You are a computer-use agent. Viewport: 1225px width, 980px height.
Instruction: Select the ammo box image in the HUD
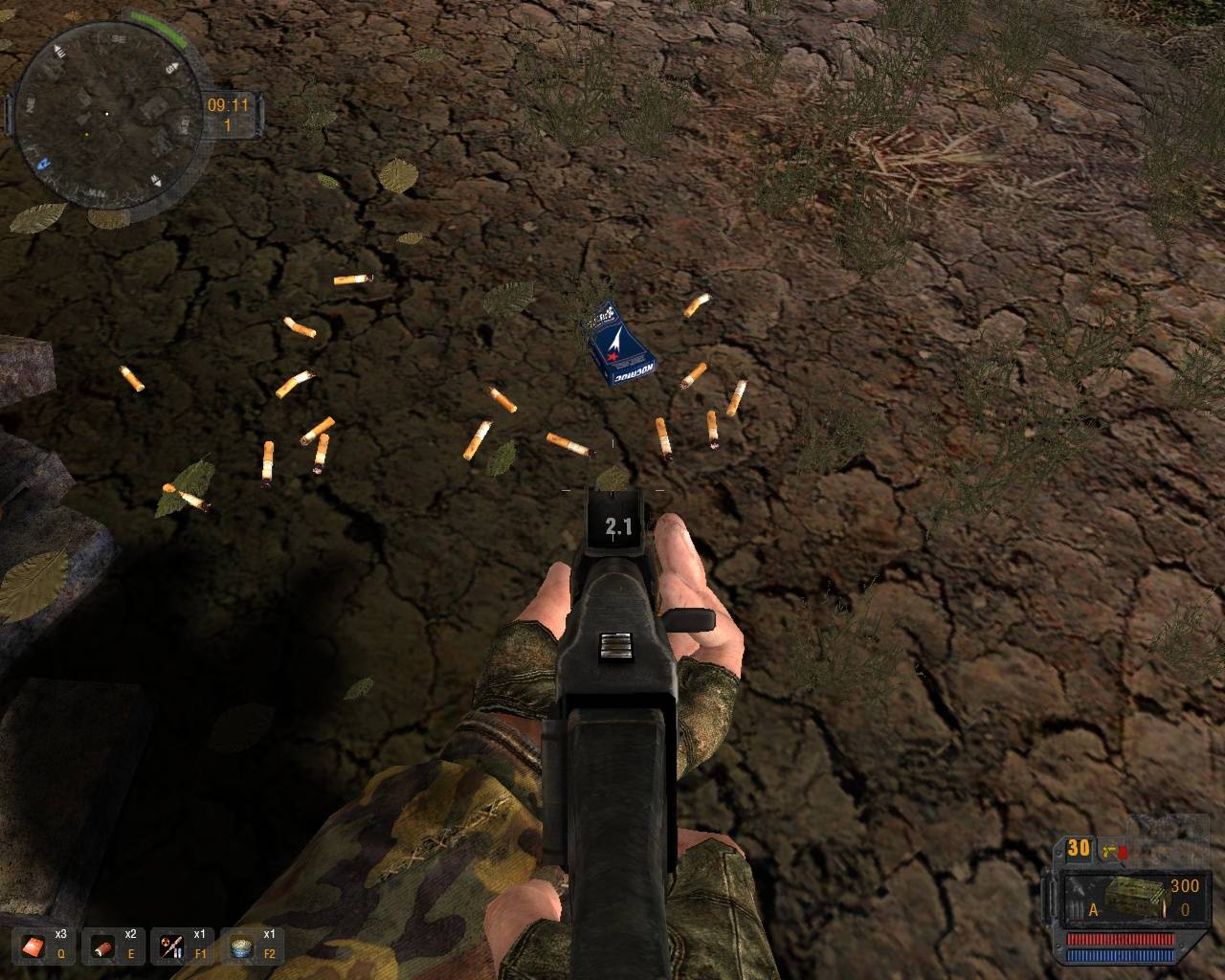(x=1132, y=895)
